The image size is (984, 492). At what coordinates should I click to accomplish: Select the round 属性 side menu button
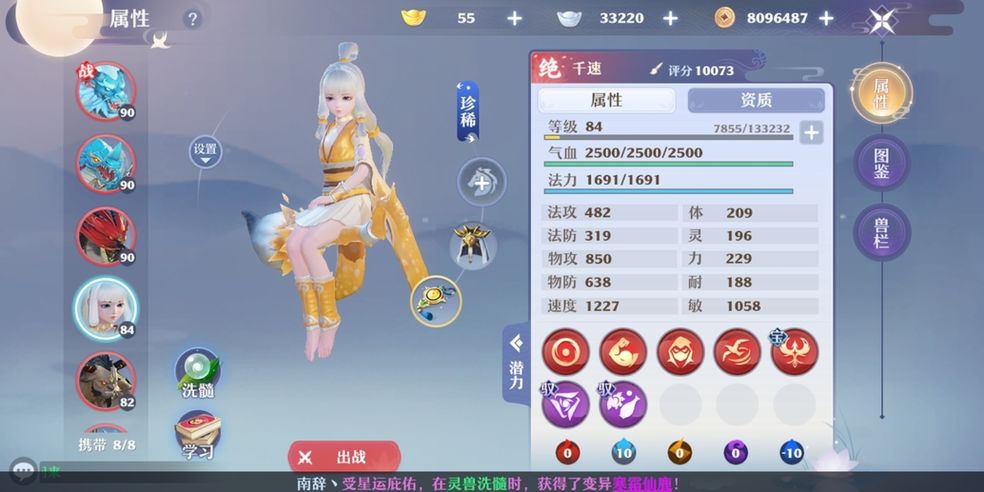click(x=881, y=93)
